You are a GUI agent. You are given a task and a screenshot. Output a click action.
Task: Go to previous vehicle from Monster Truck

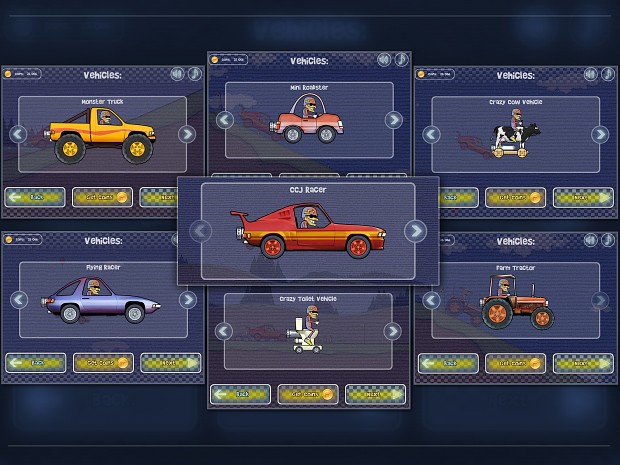[x=16, y=134]
